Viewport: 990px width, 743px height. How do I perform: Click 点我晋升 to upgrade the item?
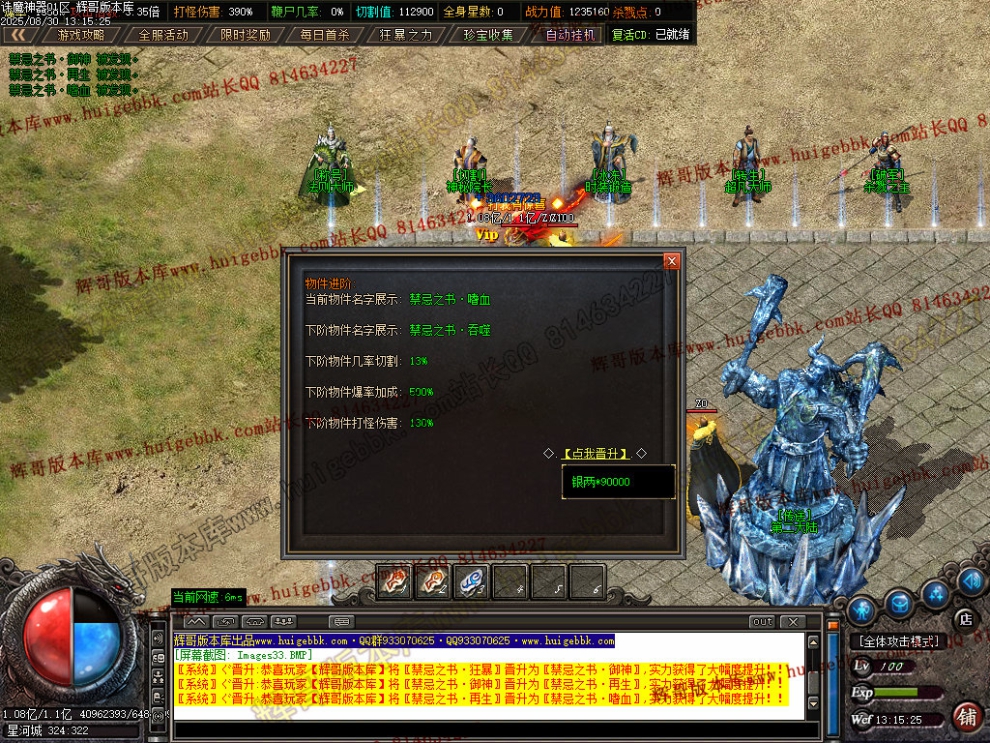point(595,453)
